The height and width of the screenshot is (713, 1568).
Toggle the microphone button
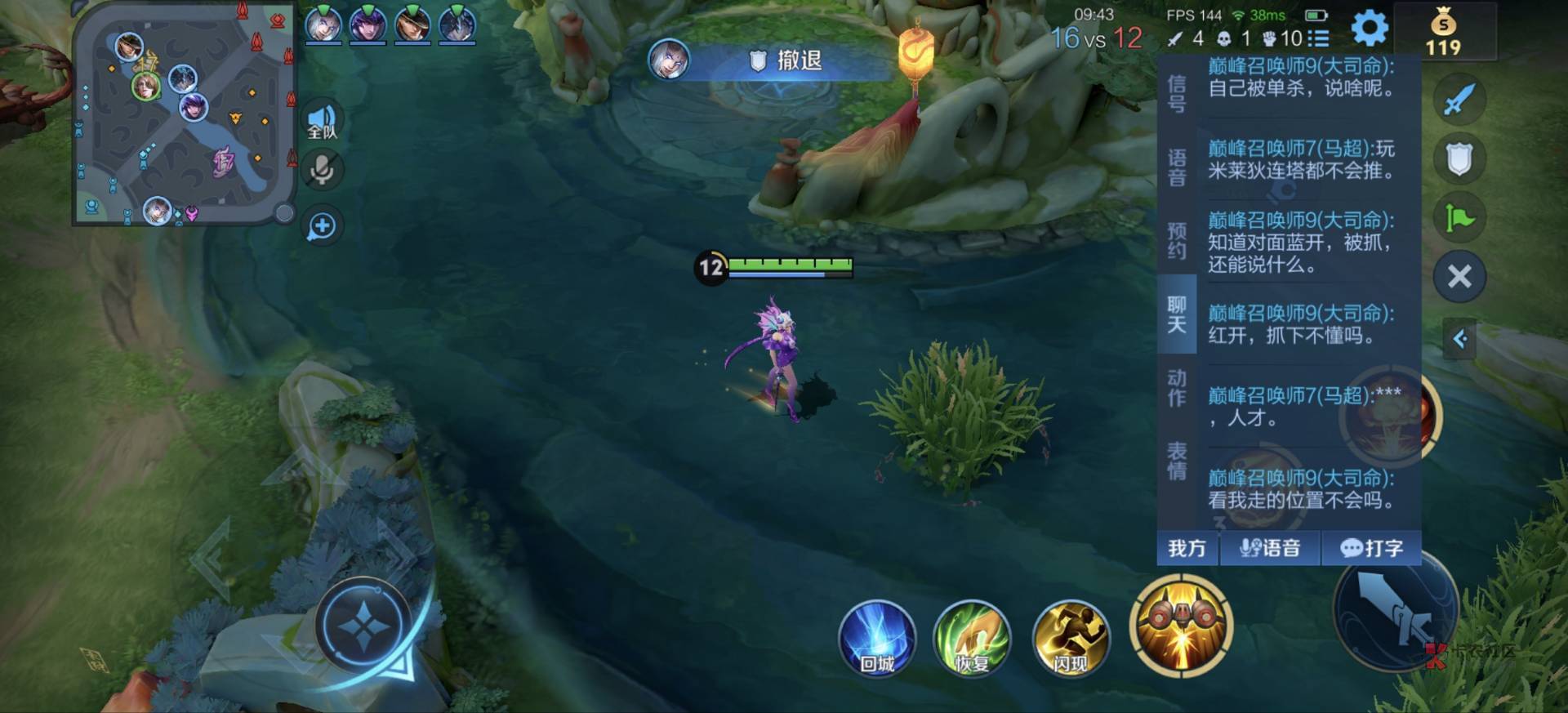point(322,170)
